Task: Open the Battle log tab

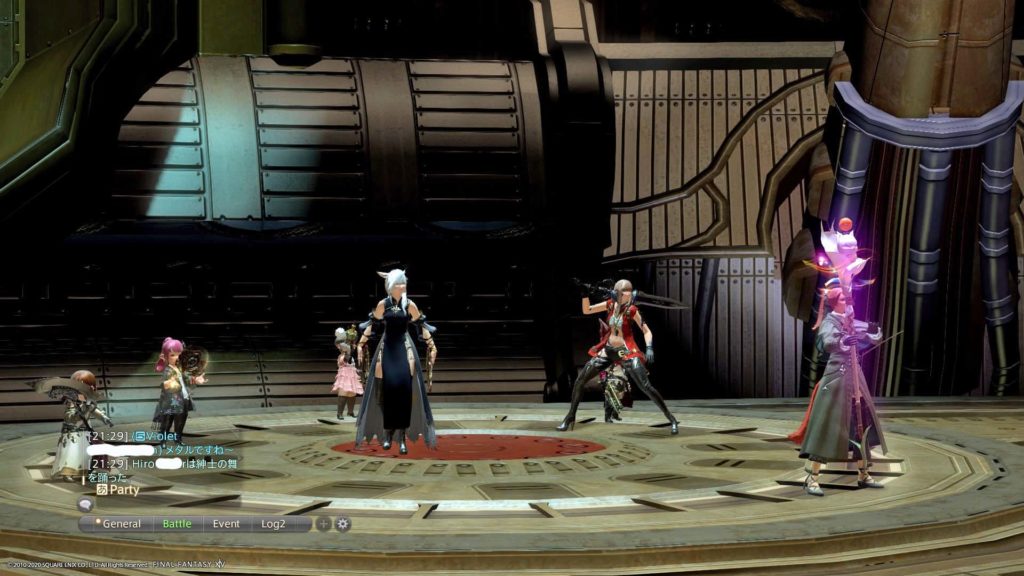Action: tap(177, 523)
